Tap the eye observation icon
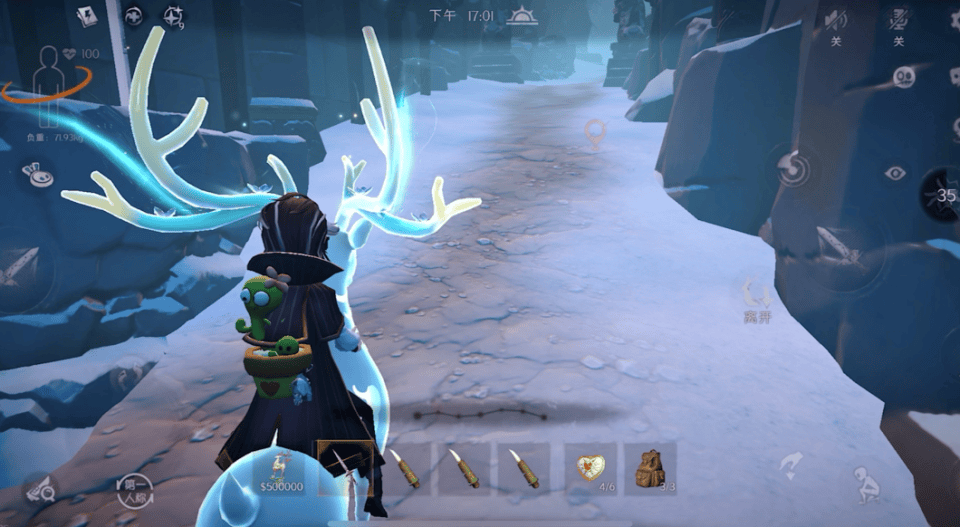This screenshot has width=960, height=527. pos(894,173)
